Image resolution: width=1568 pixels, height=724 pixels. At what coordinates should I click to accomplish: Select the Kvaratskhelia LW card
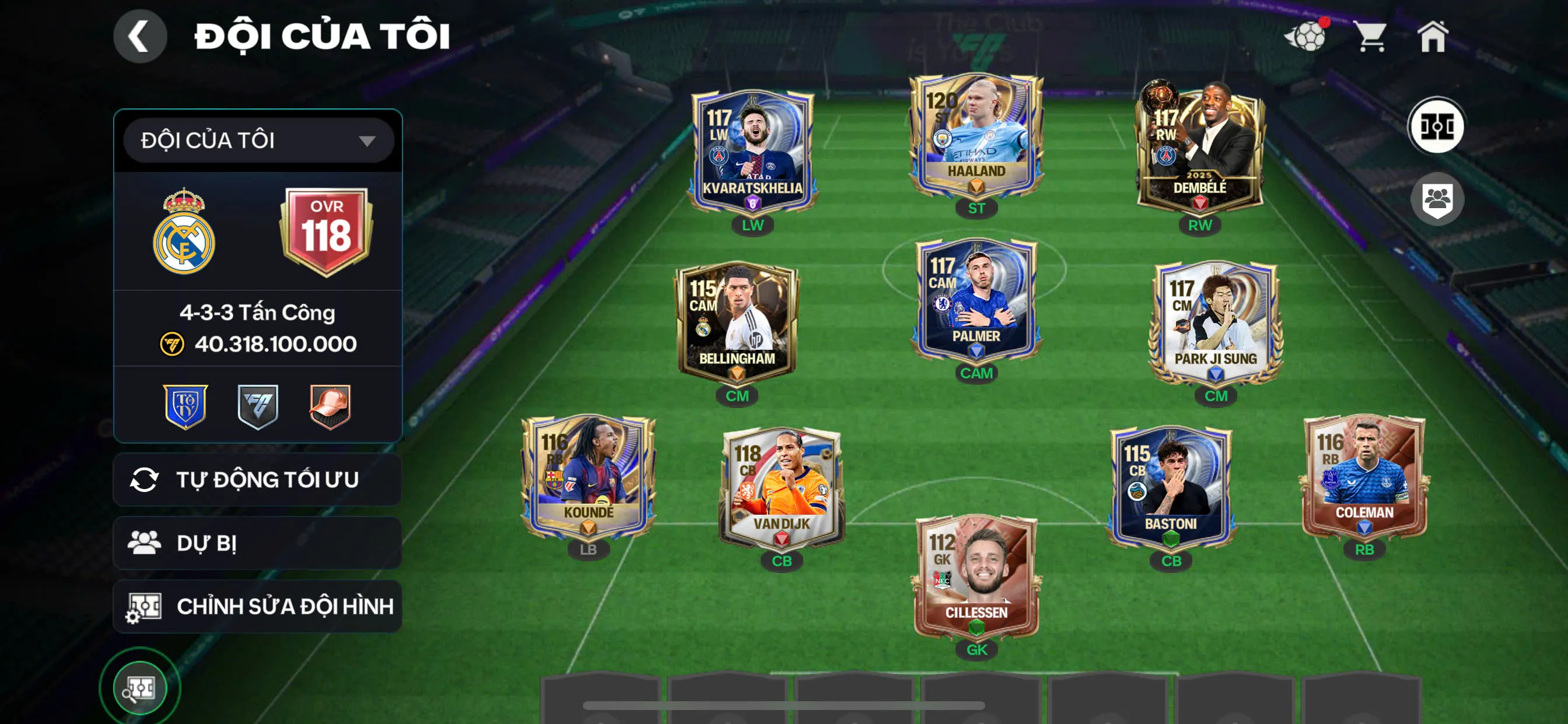[x=752, y=152]
